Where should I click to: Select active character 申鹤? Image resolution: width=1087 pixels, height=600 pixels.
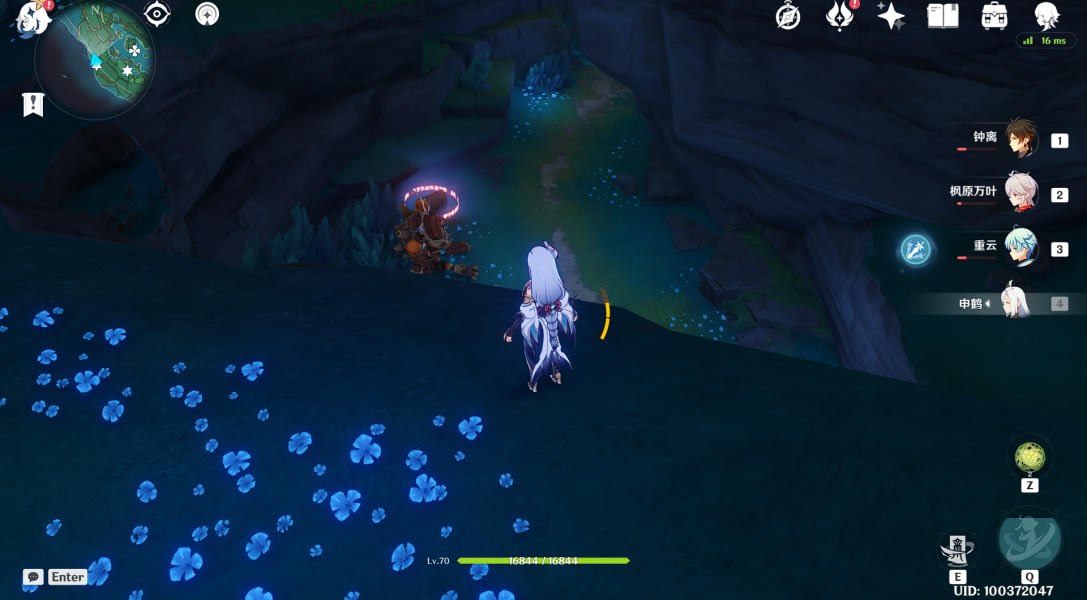coord(1014,302)
